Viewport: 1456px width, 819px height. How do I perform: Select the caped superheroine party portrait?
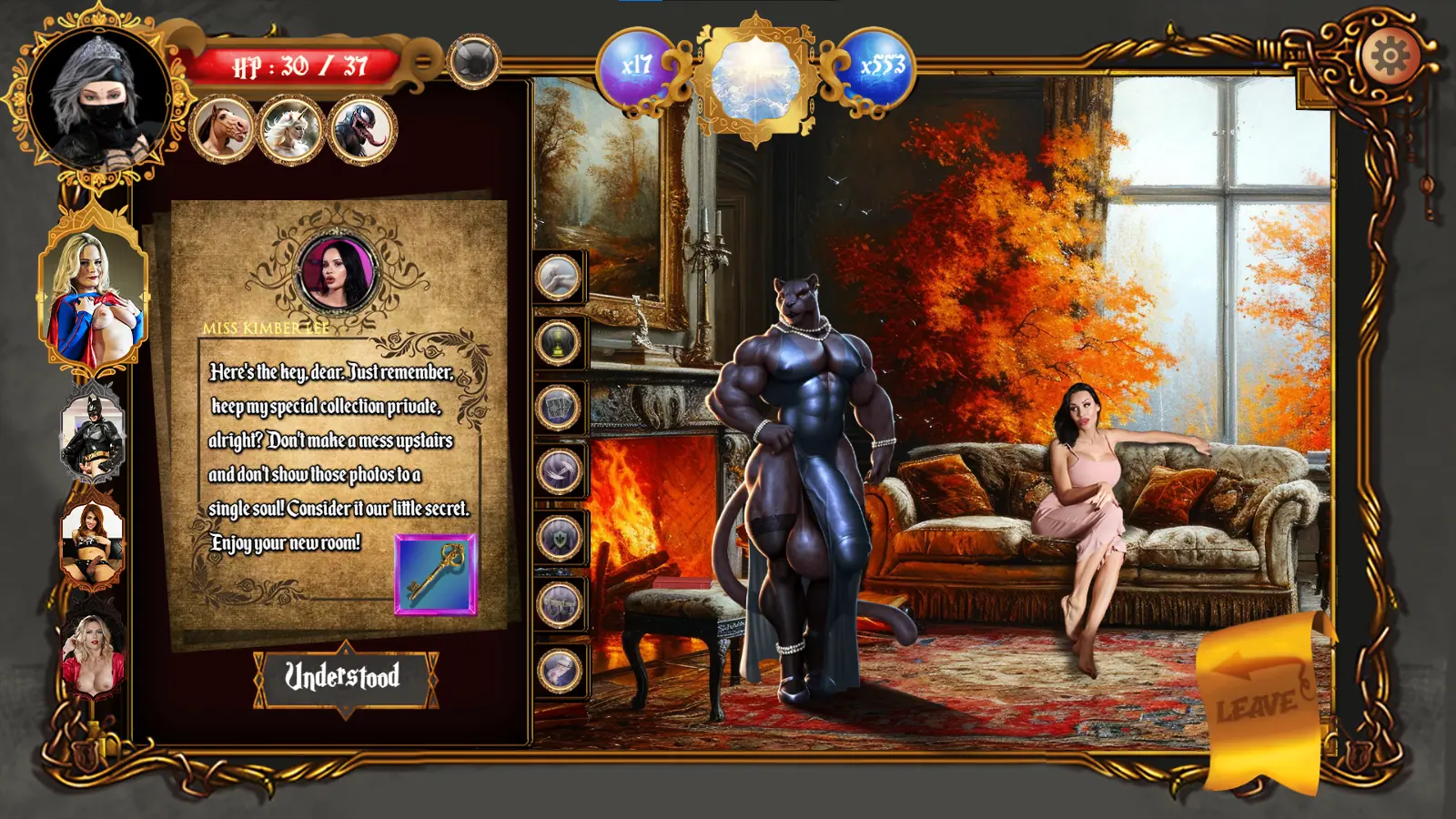click(x=93, y=293)
